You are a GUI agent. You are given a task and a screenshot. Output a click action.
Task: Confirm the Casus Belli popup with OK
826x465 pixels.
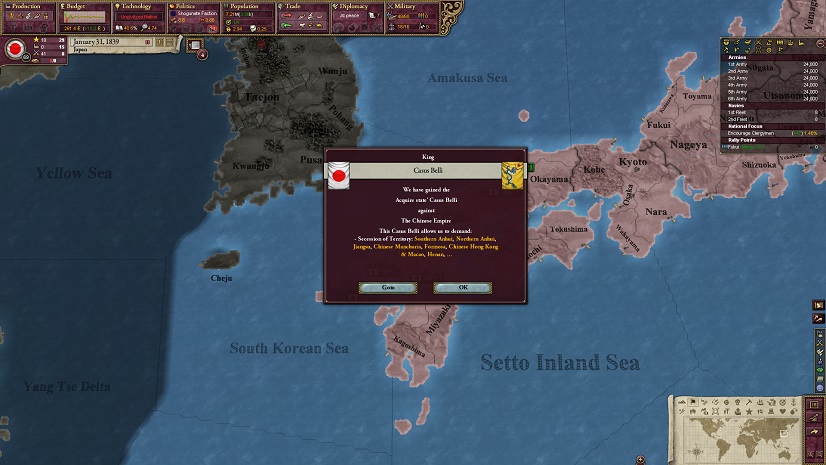(x=462, y=287)
